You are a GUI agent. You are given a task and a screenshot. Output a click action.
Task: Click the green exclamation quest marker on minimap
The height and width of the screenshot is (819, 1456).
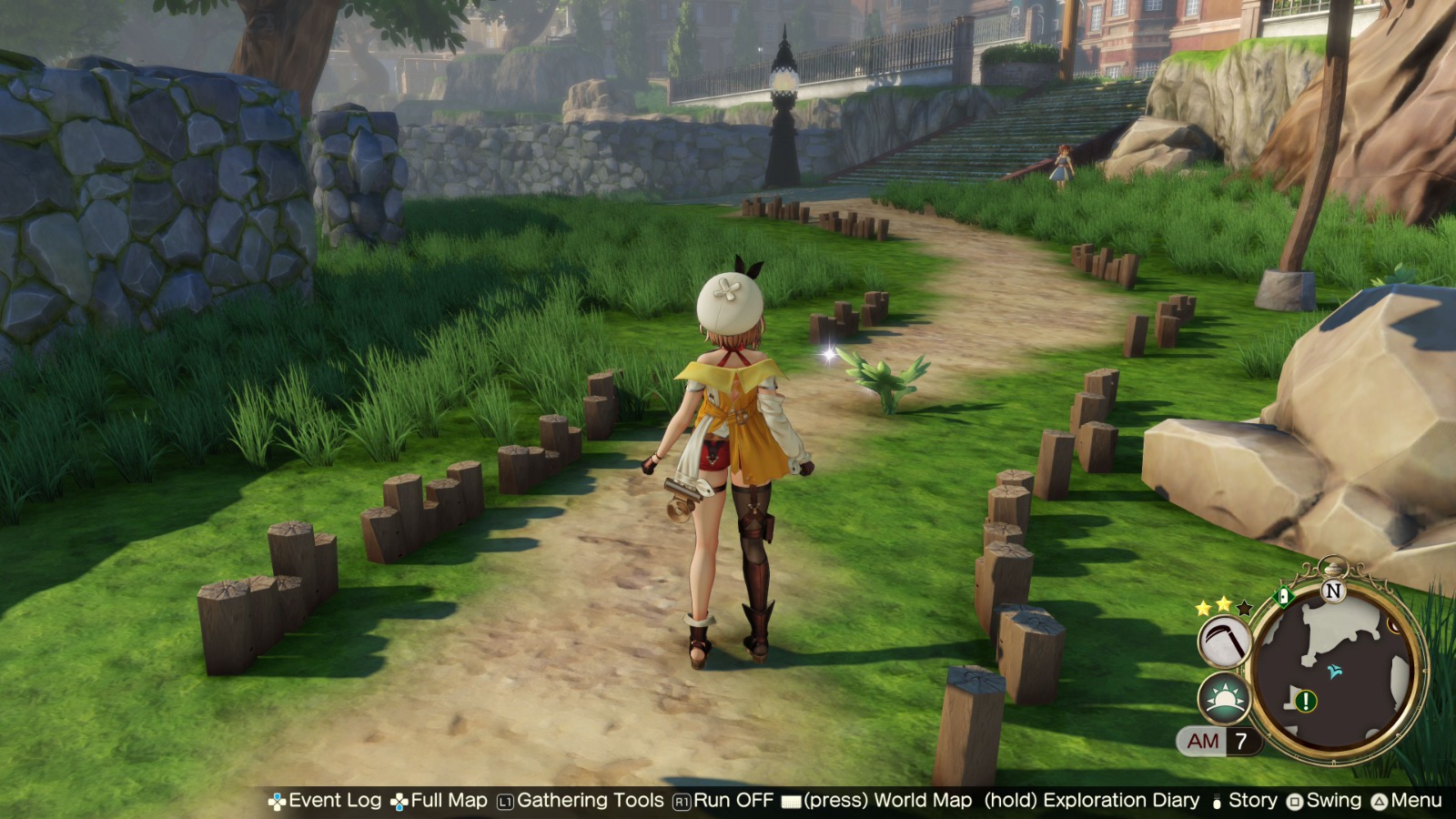pos(1304,701)
